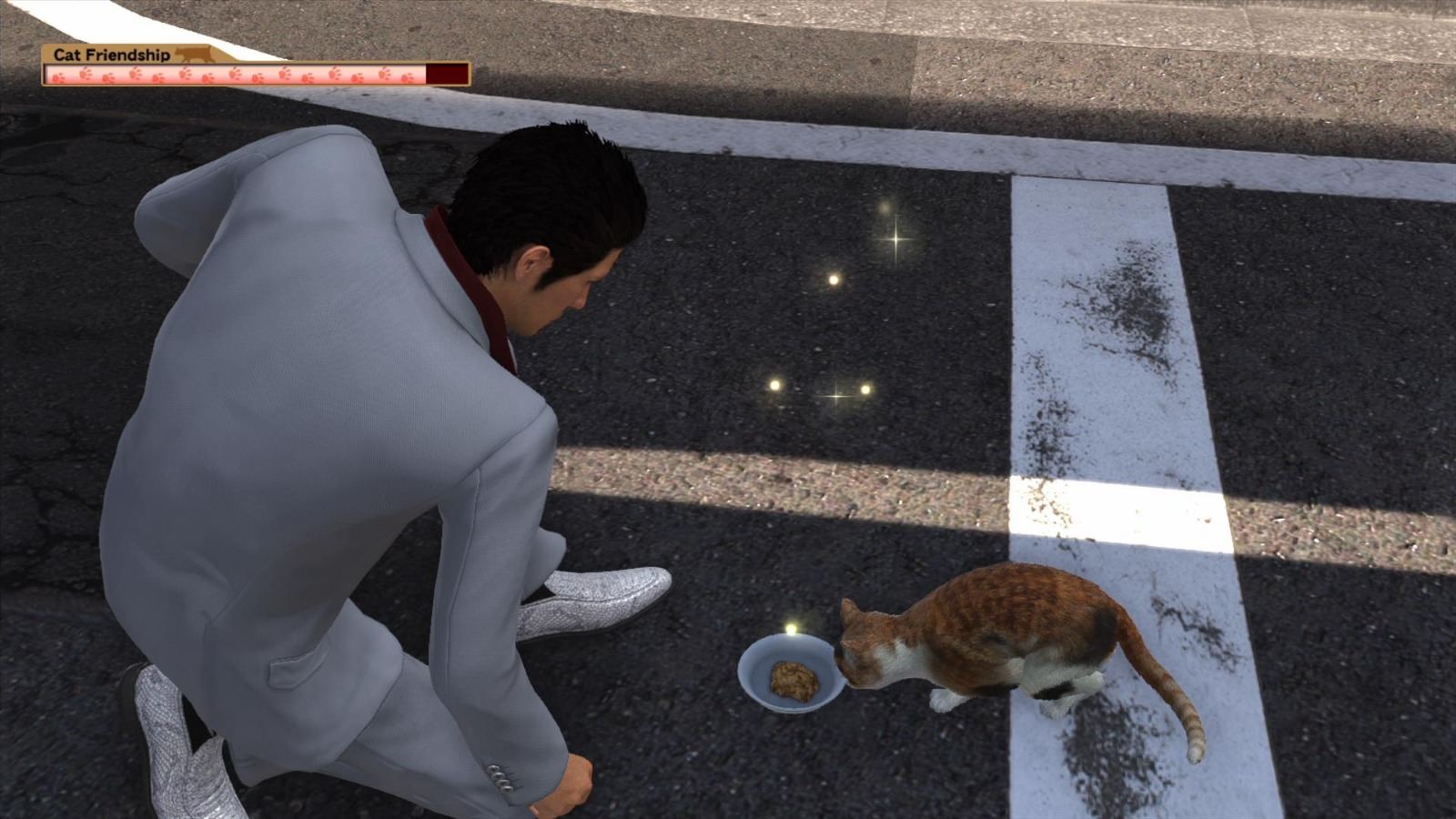Select the second paw print icon
The image size is (1456, 819).
84,73
